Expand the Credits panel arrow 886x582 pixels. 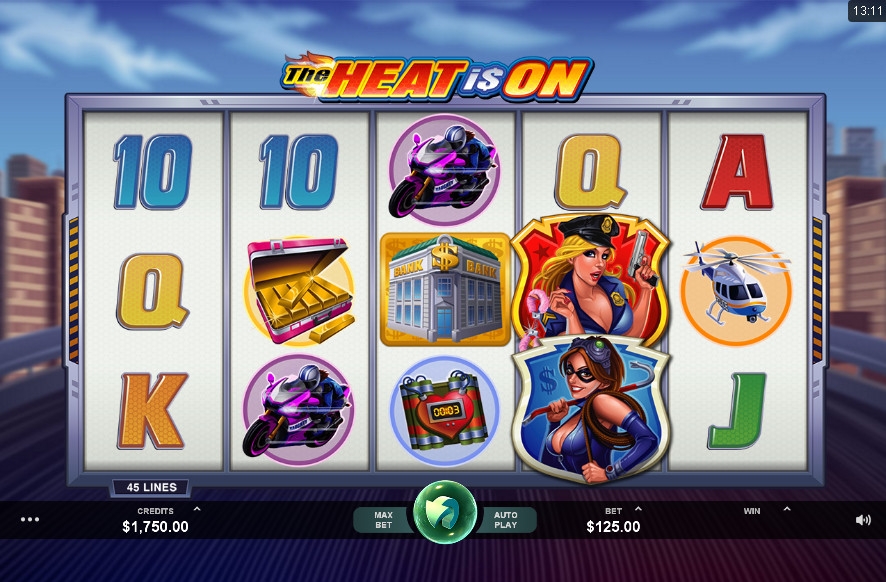coord(196,509)
